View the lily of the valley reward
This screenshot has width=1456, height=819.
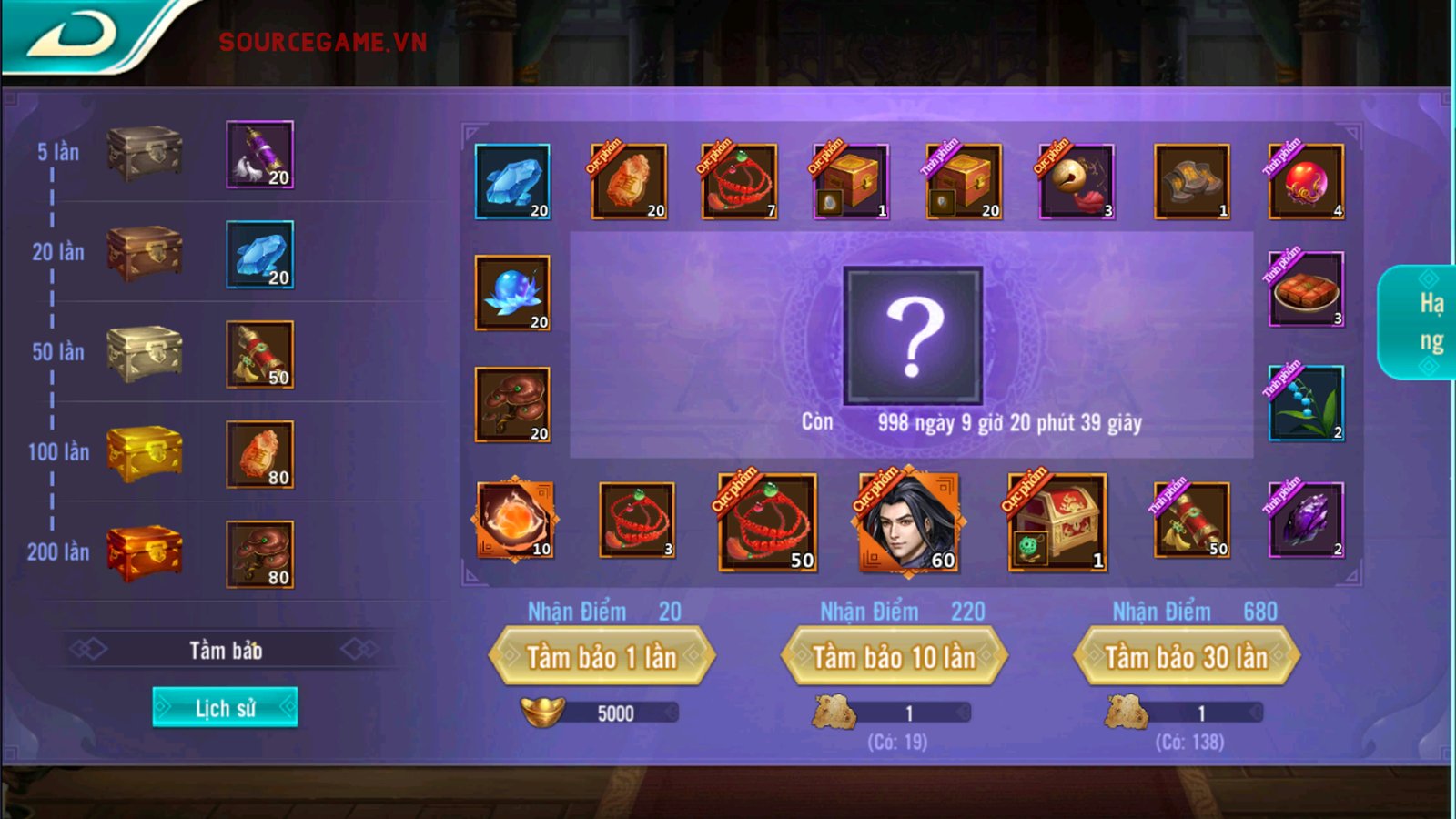[1306, 403]
